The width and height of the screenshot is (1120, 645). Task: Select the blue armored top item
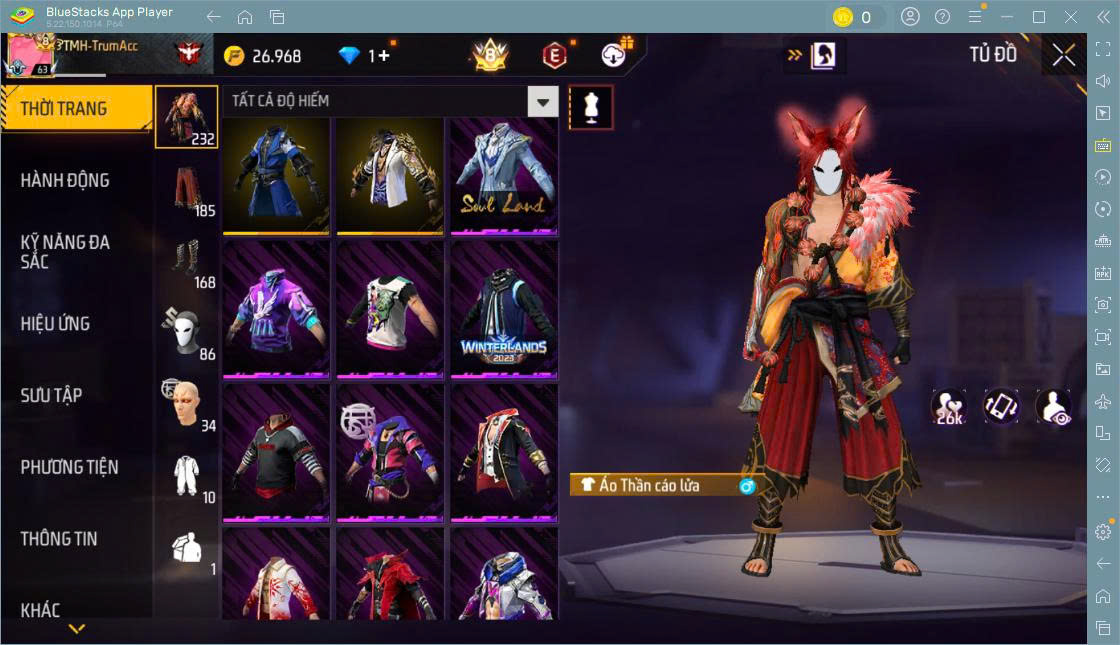[x=276, y=176]
